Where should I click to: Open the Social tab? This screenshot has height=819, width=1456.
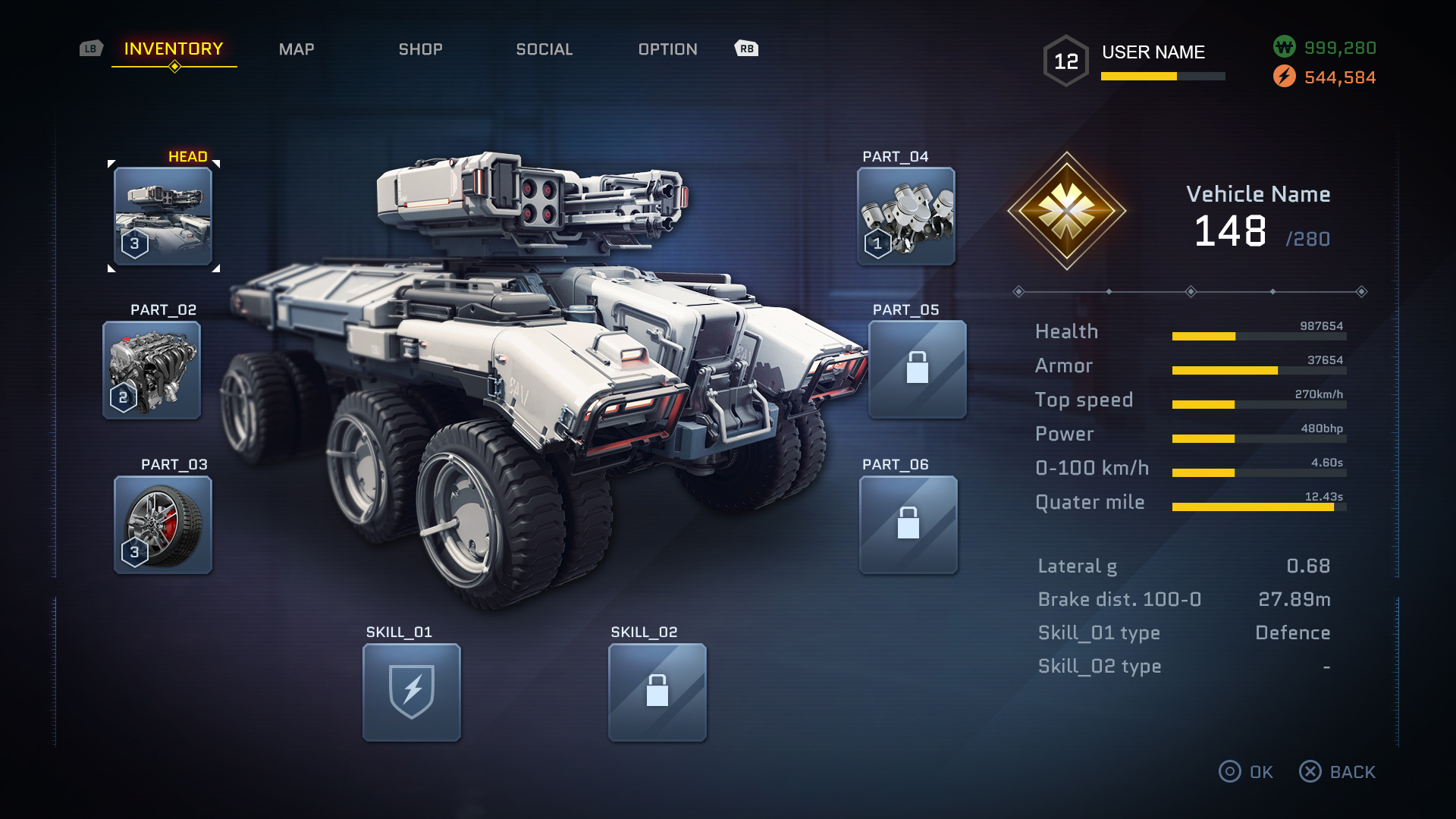544,49
